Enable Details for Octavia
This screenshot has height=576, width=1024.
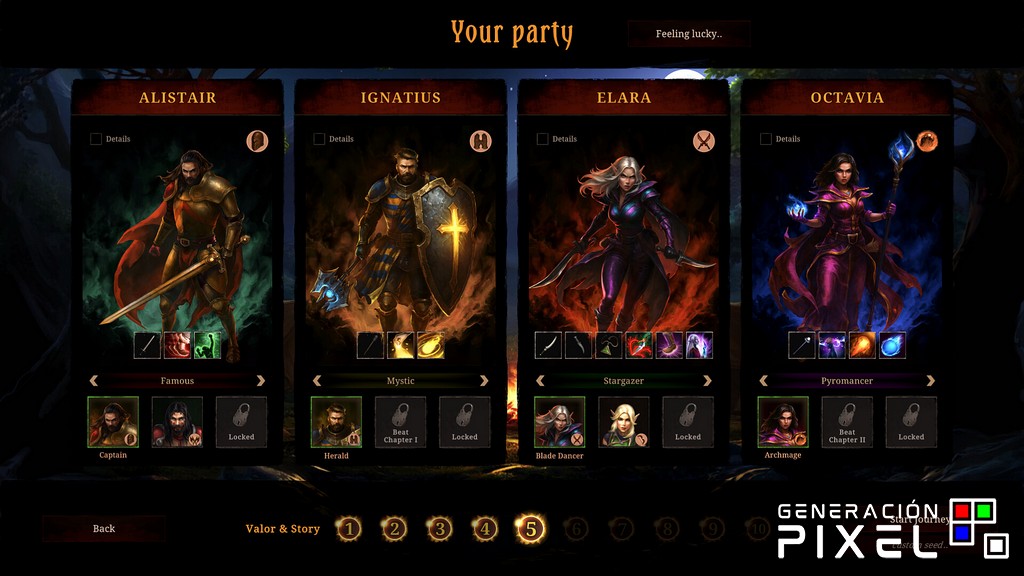(x=766, y=139)
